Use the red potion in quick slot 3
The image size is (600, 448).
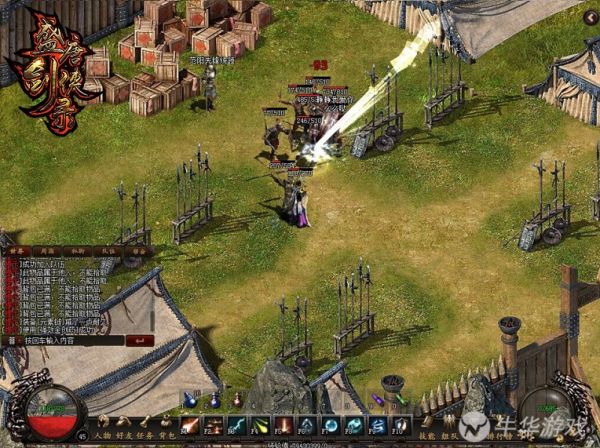[x=238, y=401]
